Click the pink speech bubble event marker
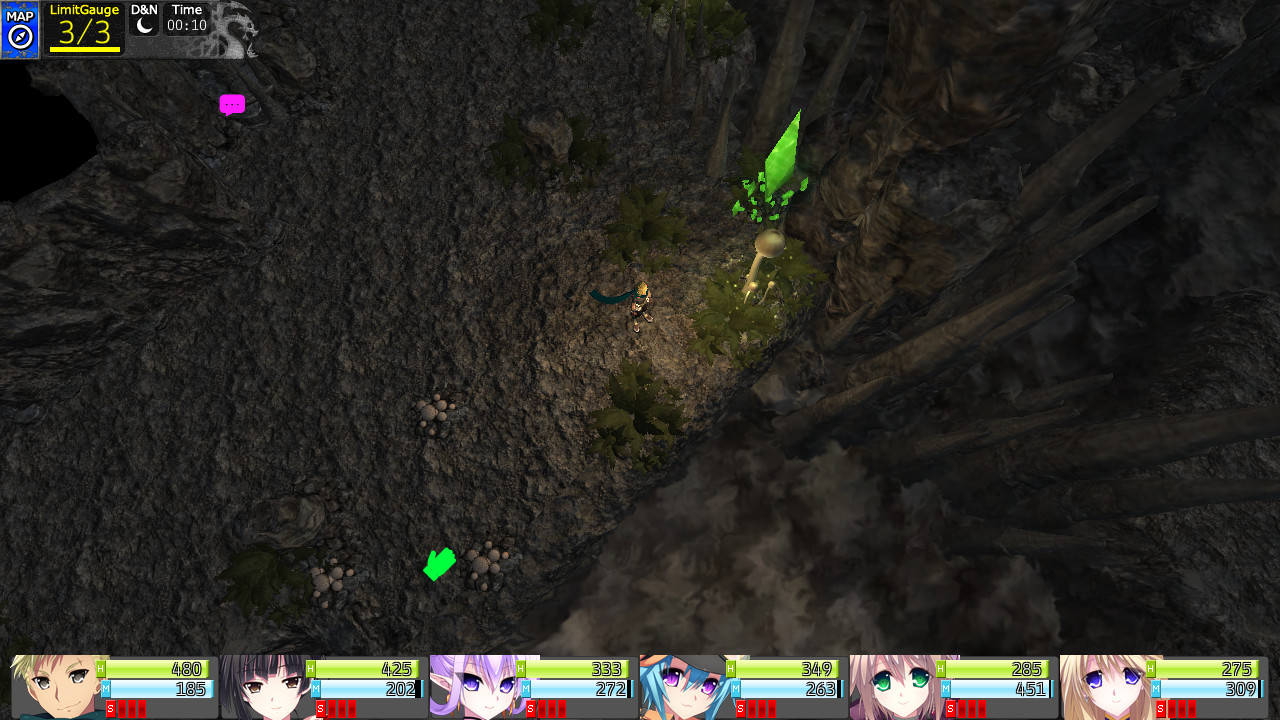The width and height of the screenshot is (1280, 720). [x=232, y=104]
